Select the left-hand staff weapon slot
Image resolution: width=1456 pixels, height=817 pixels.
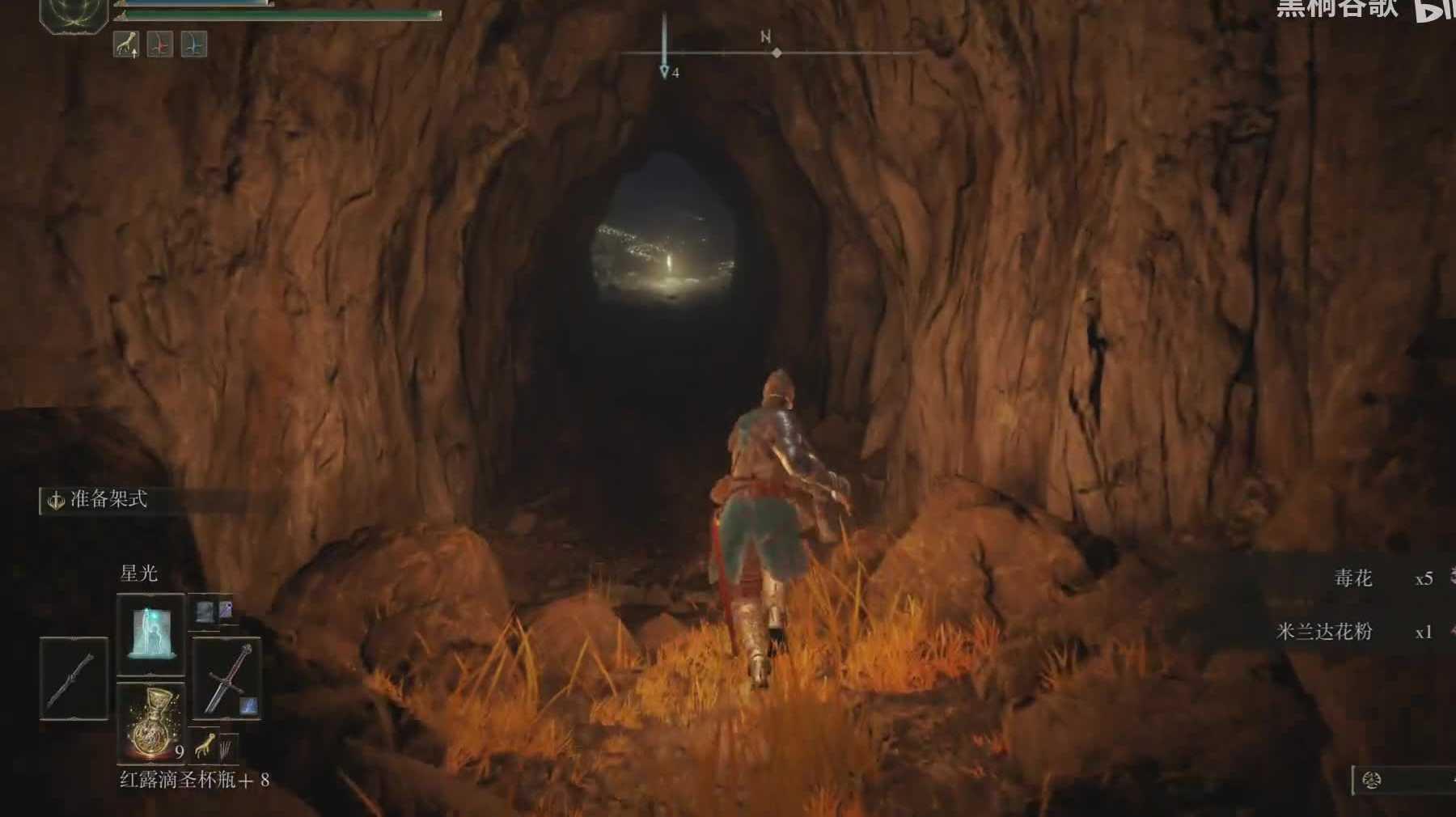74,678
